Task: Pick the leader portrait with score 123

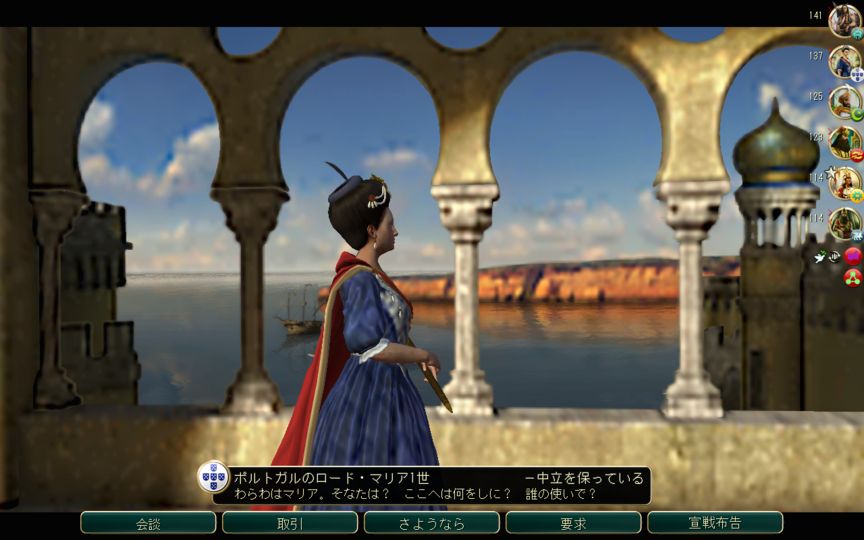Action: tap(844, 142)
